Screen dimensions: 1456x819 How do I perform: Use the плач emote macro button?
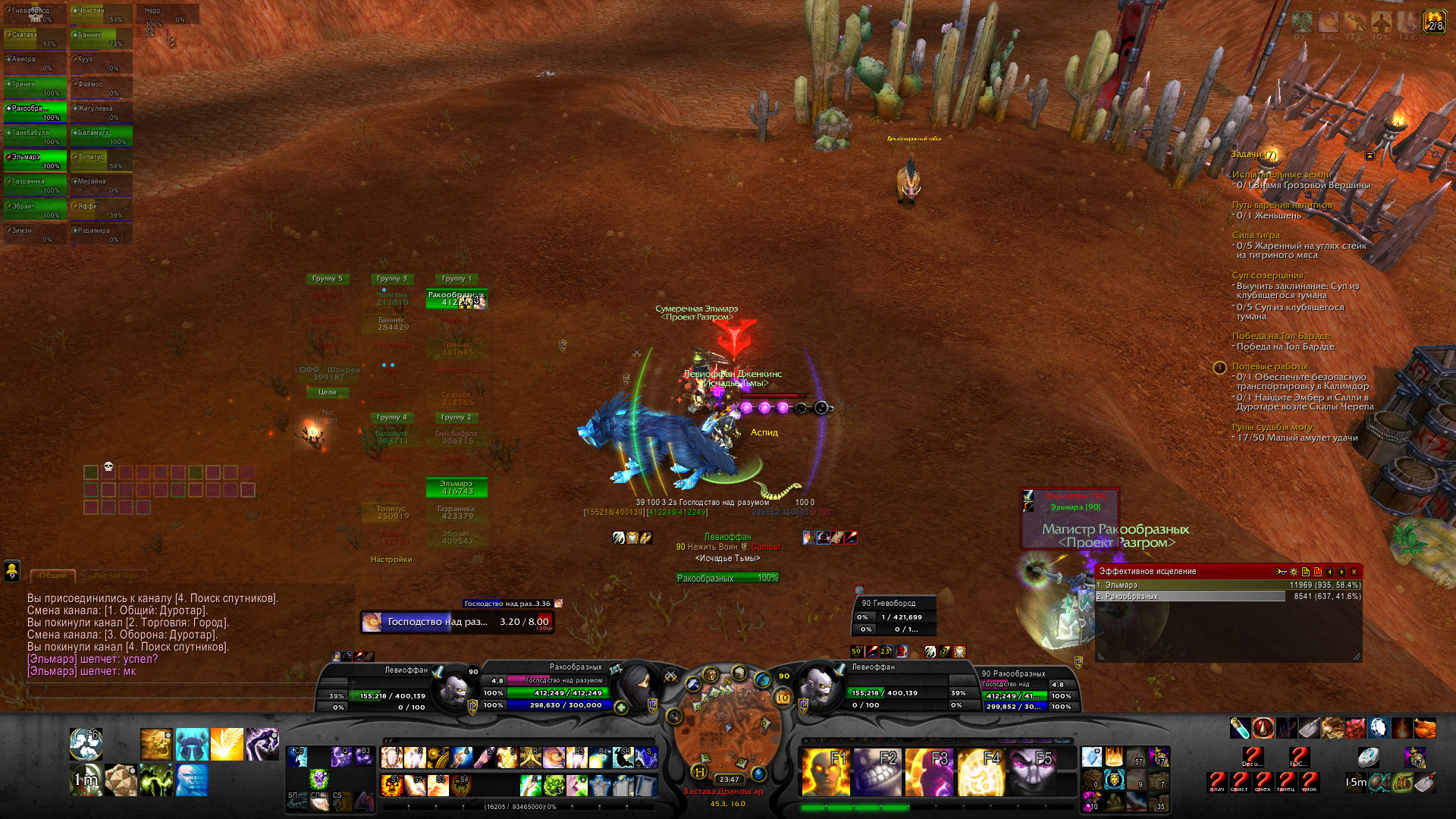(x=1217, y=781)
